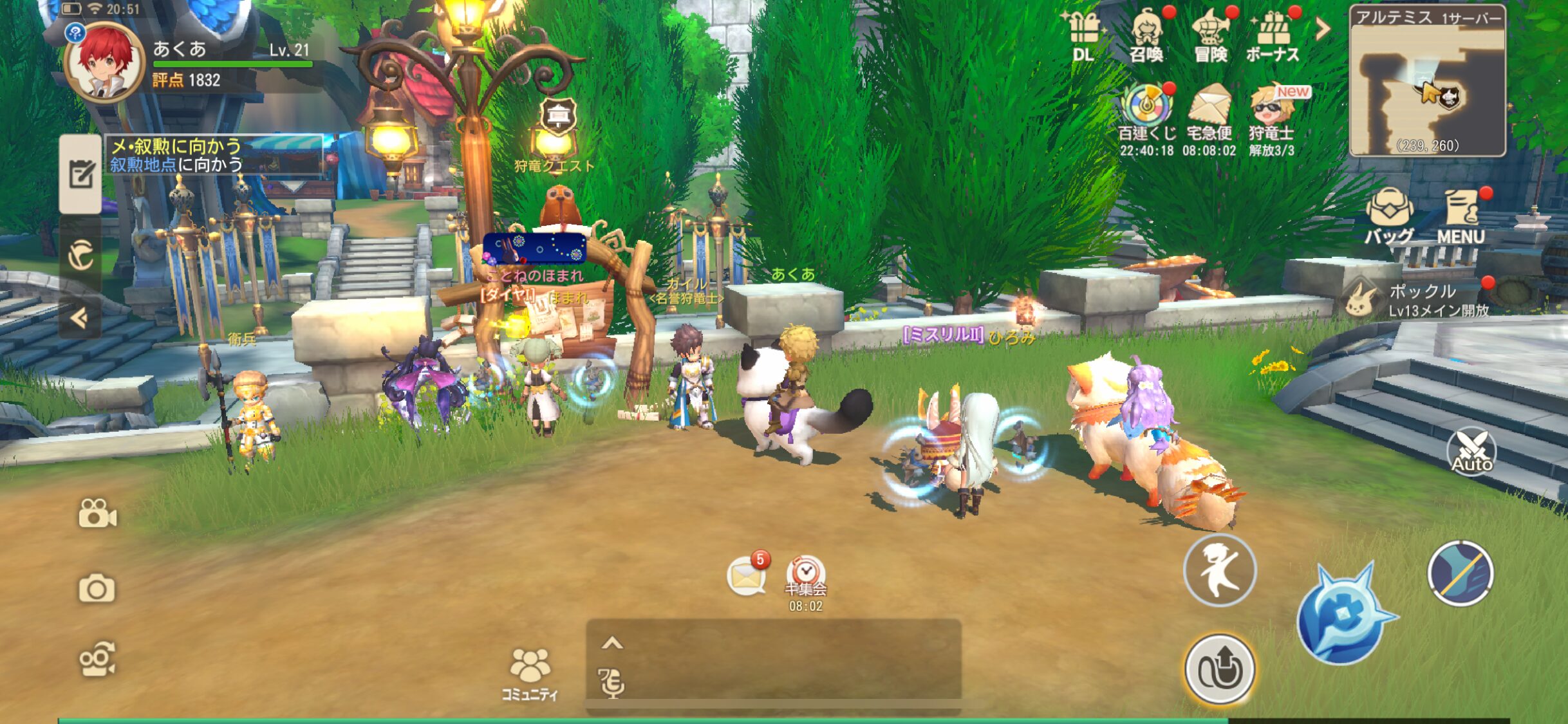Image resolution: width=1568 pixels, height=724 pixels.
Task: Open the 召喚 summon menu
Action: tap(1146, 36)
